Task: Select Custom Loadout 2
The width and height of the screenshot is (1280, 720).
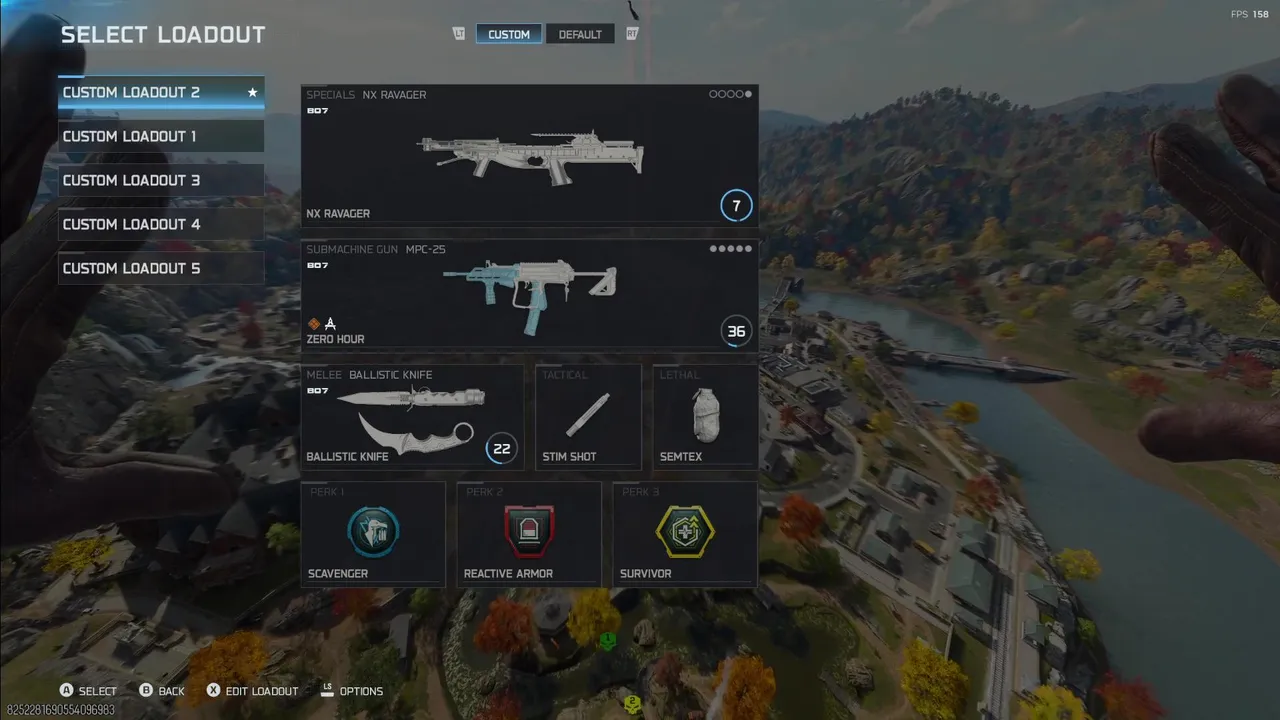Action: click(x=160, y=92)
